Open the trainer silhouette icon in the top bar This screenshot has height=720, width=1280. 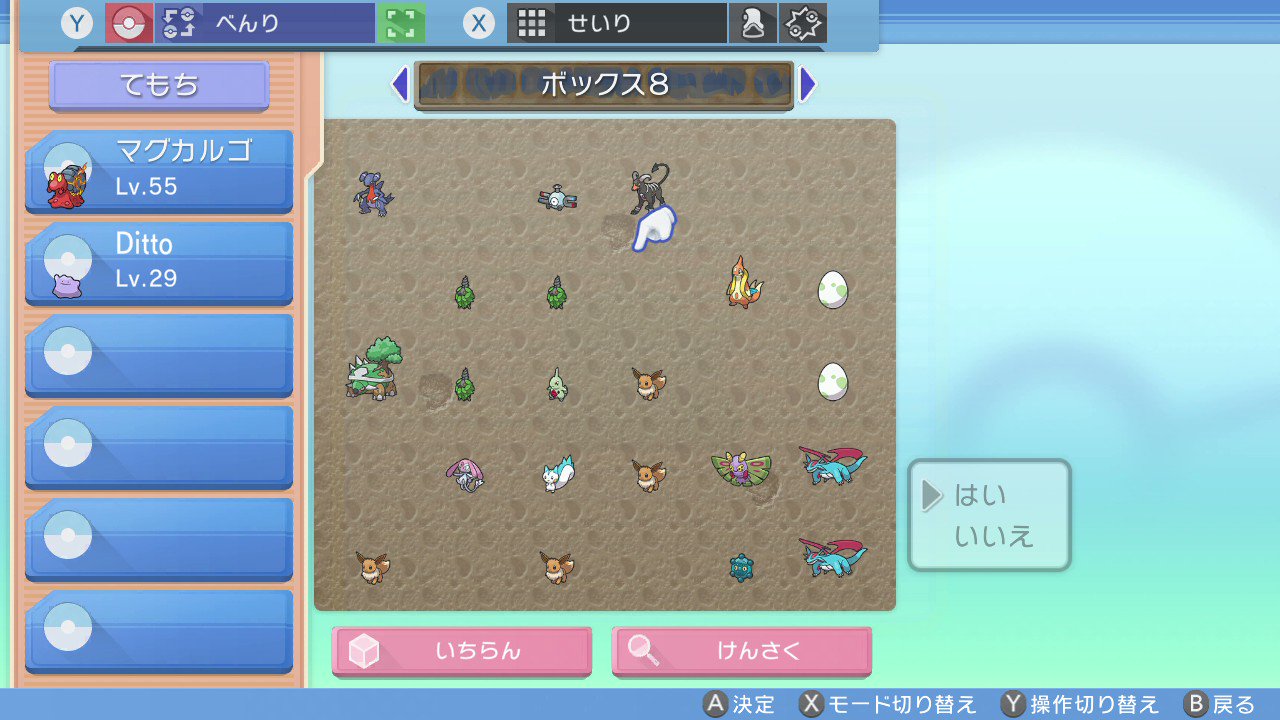(753, 22)
